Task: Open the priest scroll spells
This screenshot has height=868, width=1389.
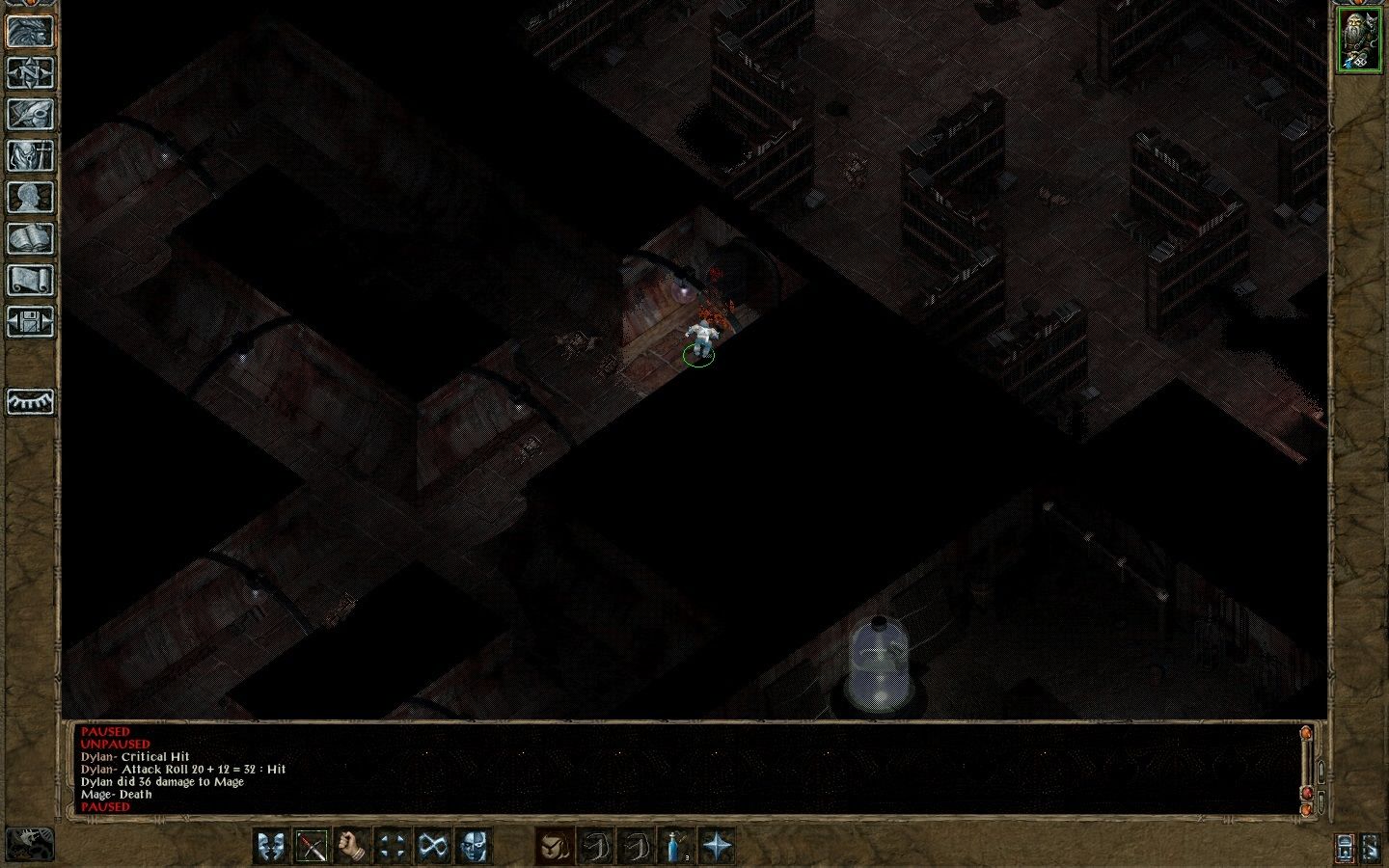Action: click(31, 280)
